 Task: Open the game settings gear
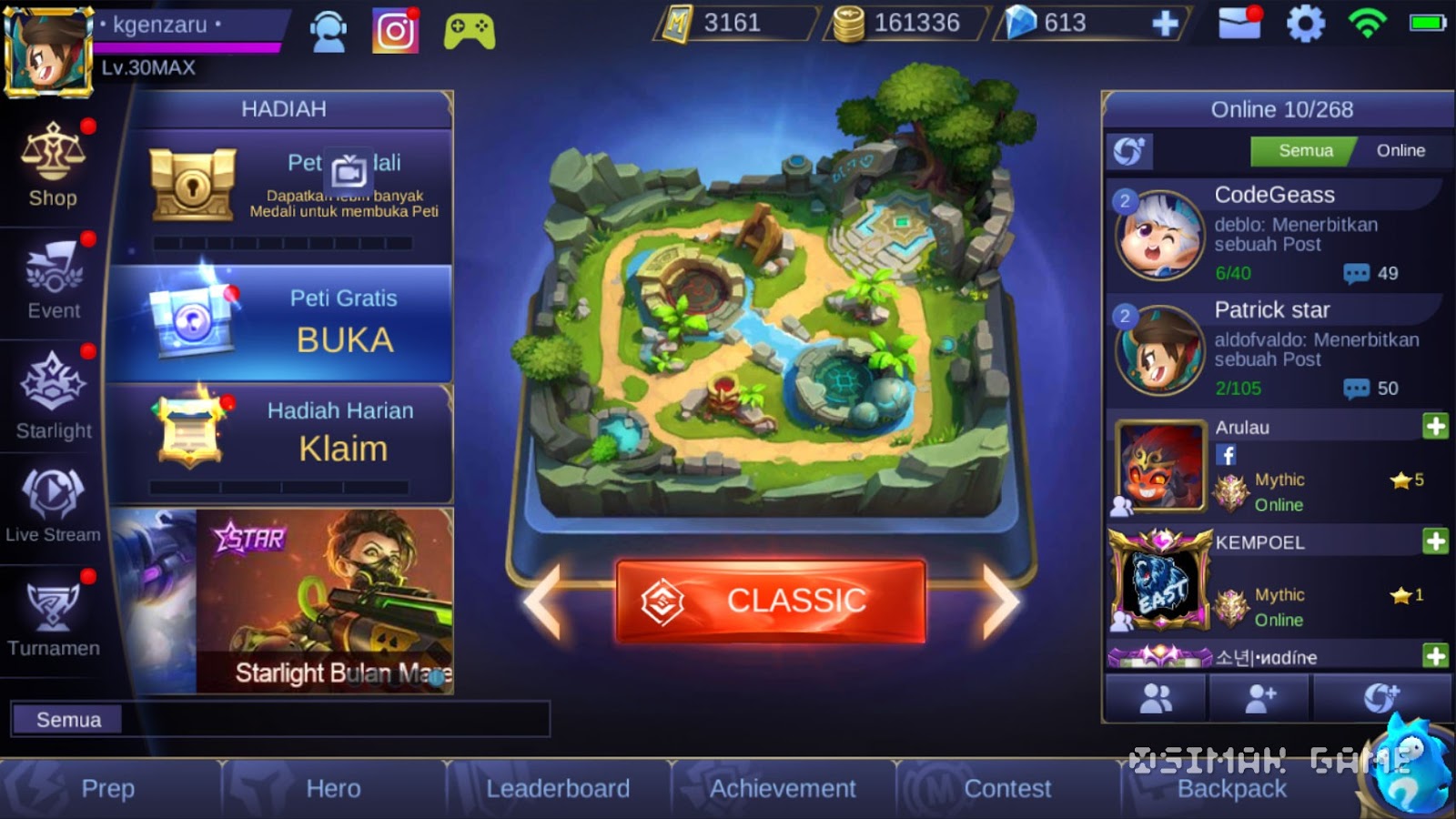coord(1305,25)
